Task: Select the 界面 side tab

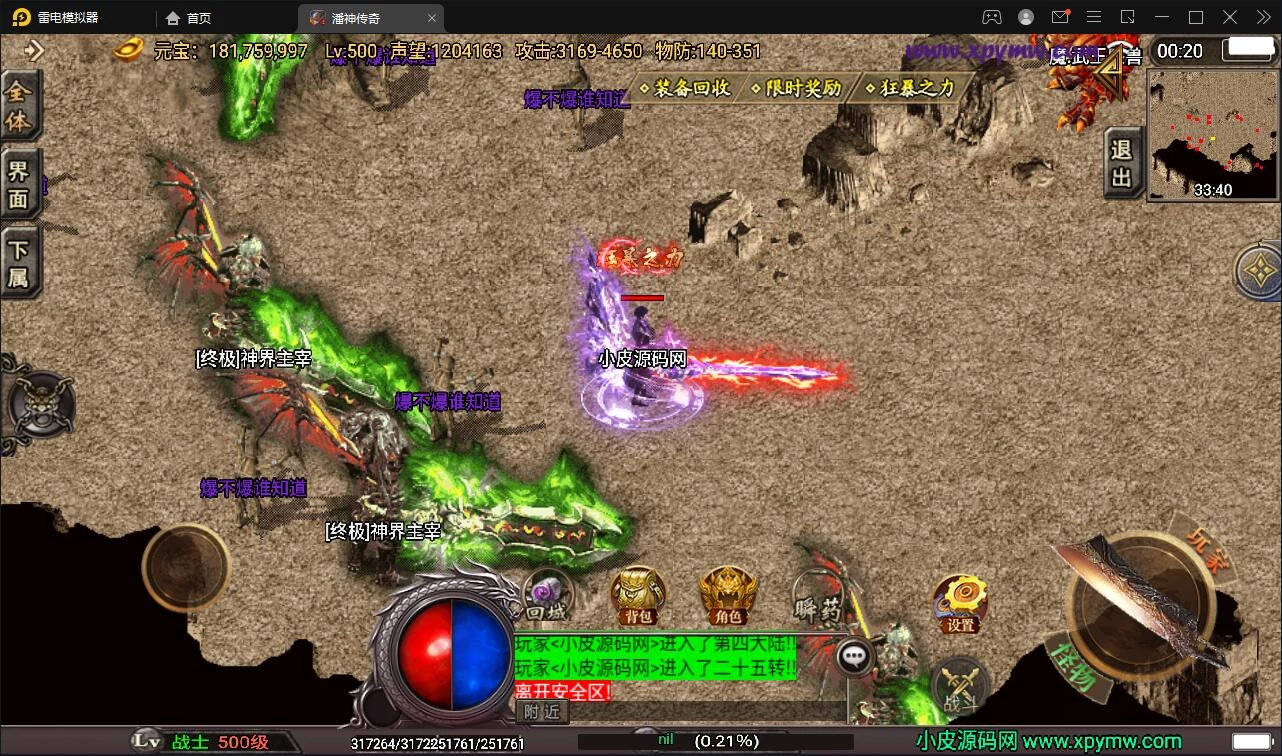Action: tap(19, 184)
